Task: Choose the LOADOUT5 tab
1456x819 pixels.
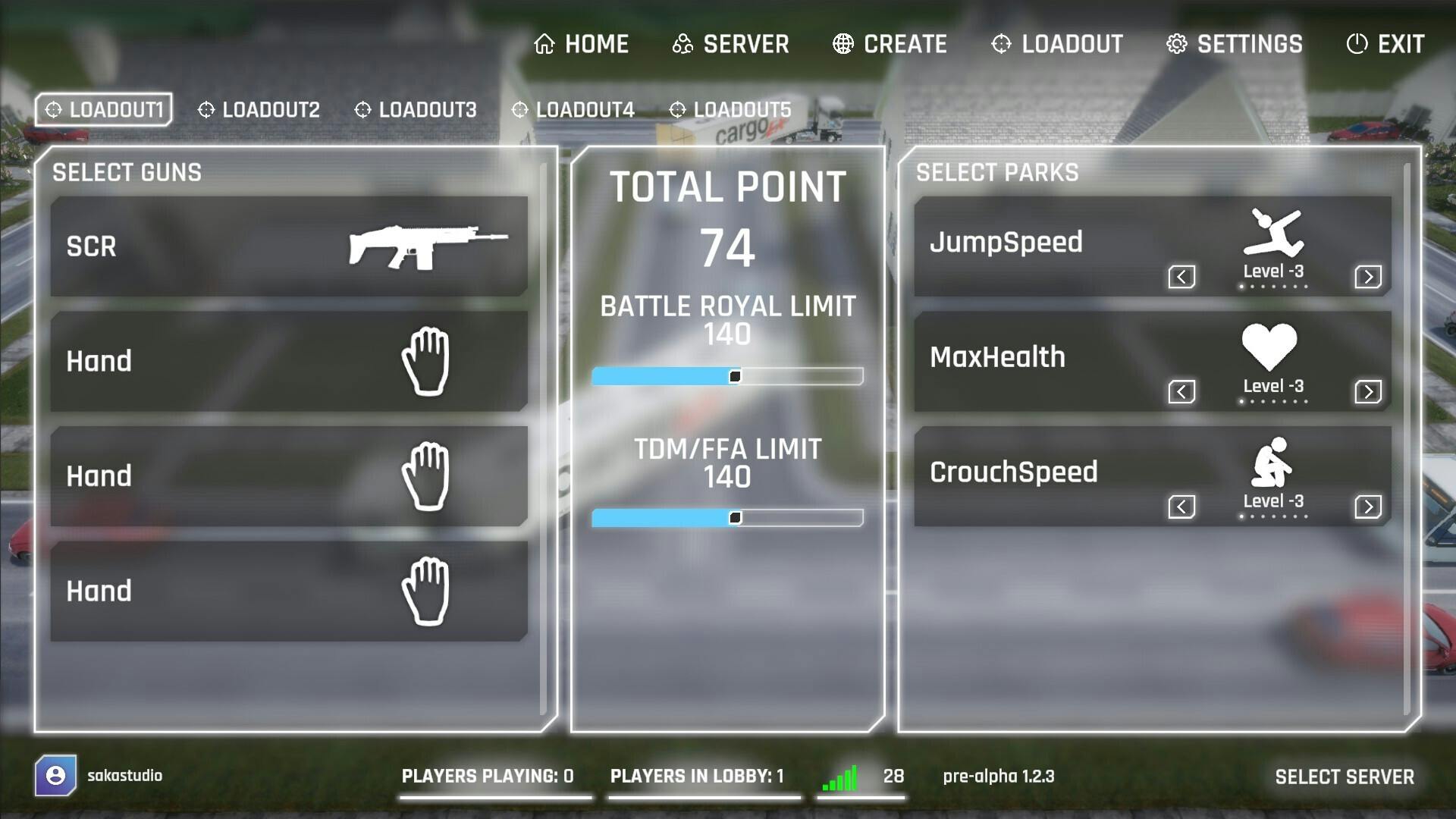Action: click(x=730, y=110)
